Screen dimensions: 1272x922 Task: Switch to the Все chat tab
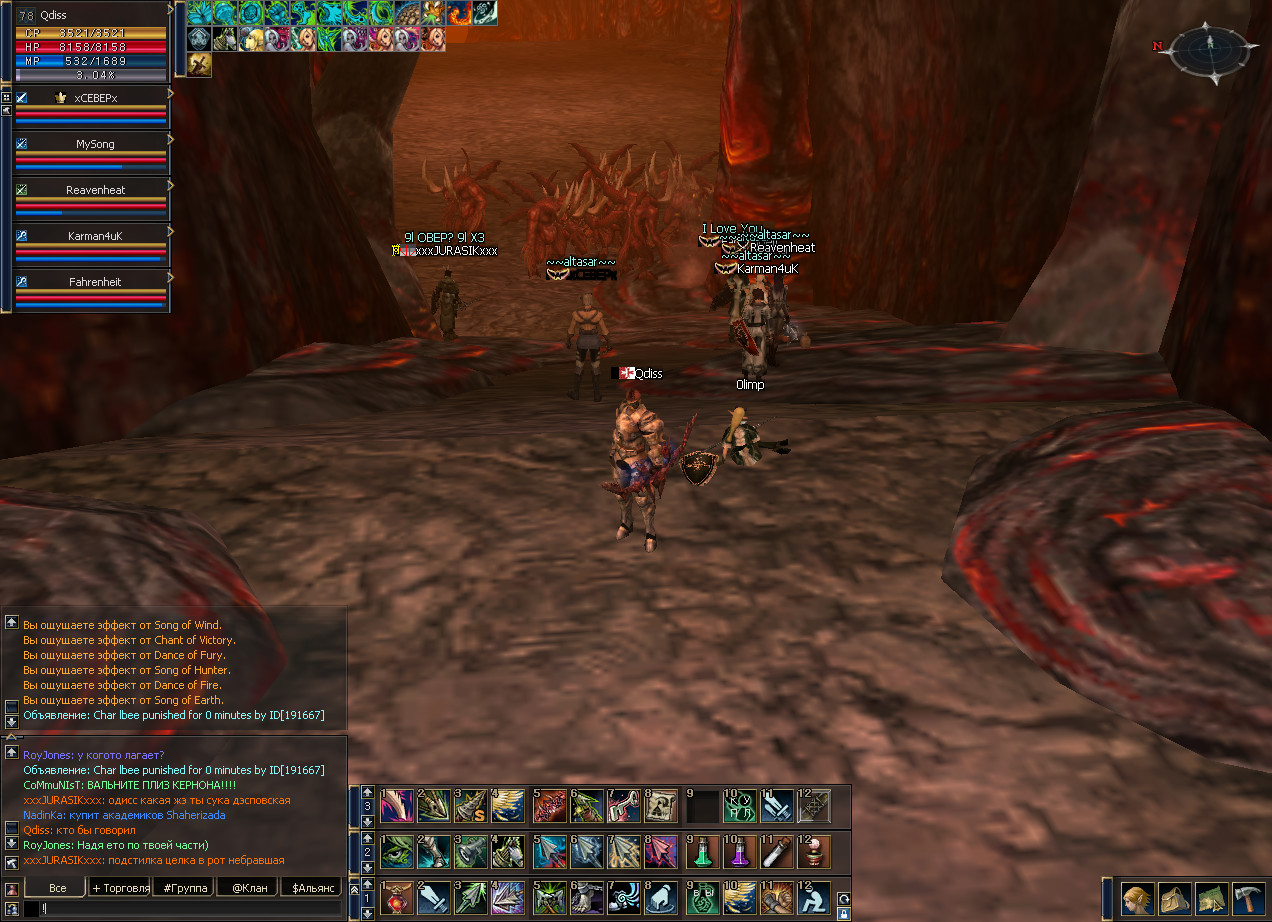pyautogui.click(x=57, y=887)
